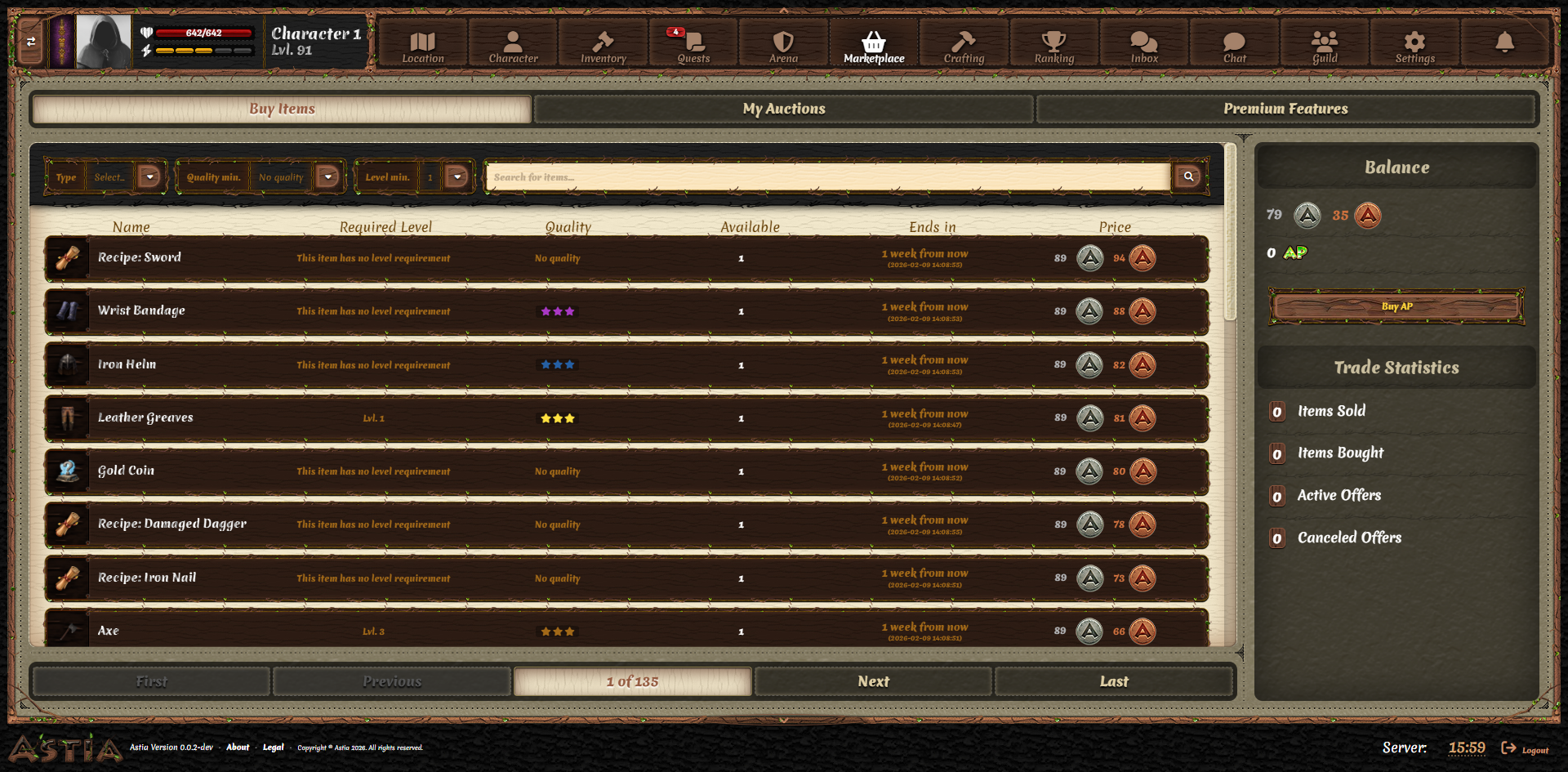Click the Search for items field
The height and width of the screenshot is (772, 1568).
[x=825, y=176]
